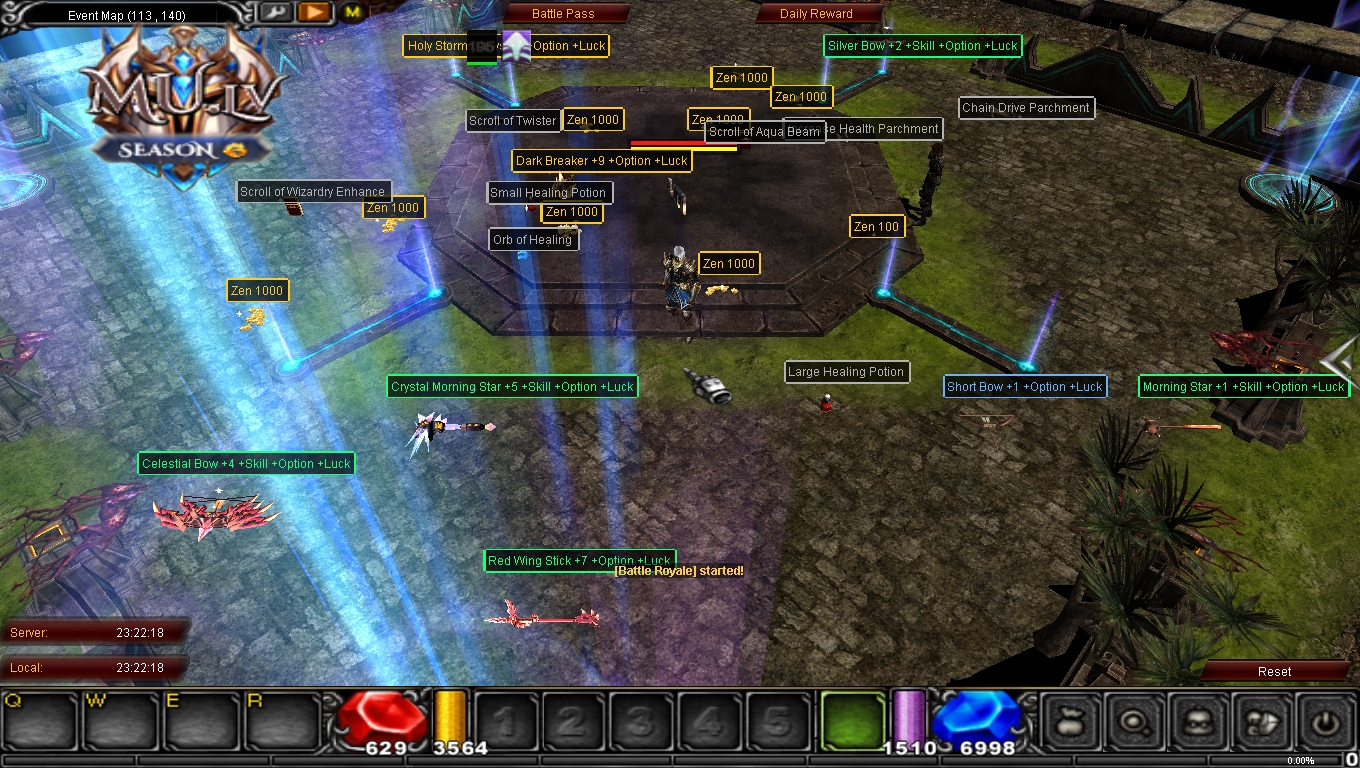Pick up the Silver Bow +2 item label
Image resolution: width=1360 pixels, height=768 pixels.
(921, 45)
